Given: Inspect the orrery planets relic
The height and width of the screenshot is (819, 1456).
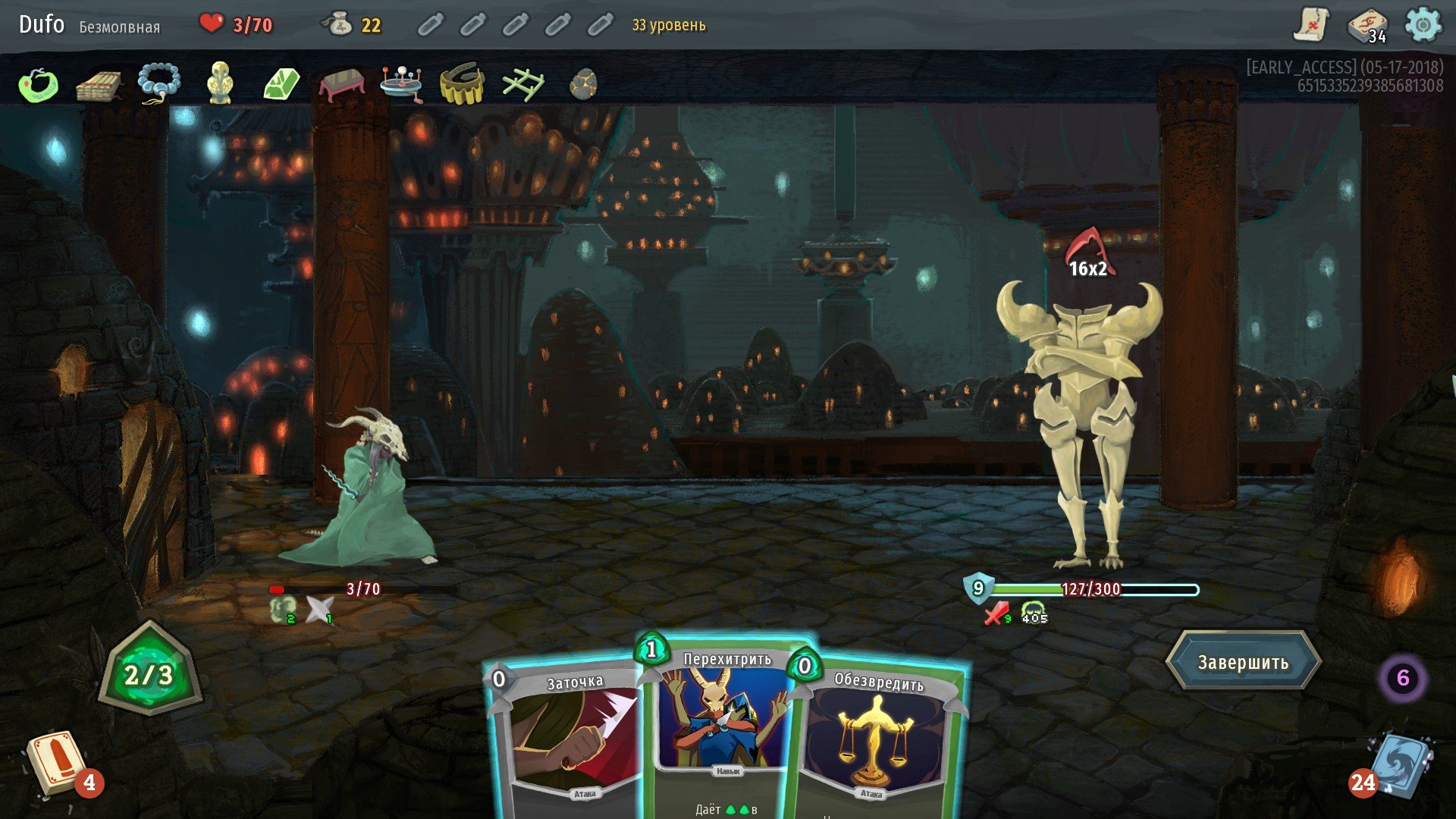Looking at the screenshot, I should [401, 83].
